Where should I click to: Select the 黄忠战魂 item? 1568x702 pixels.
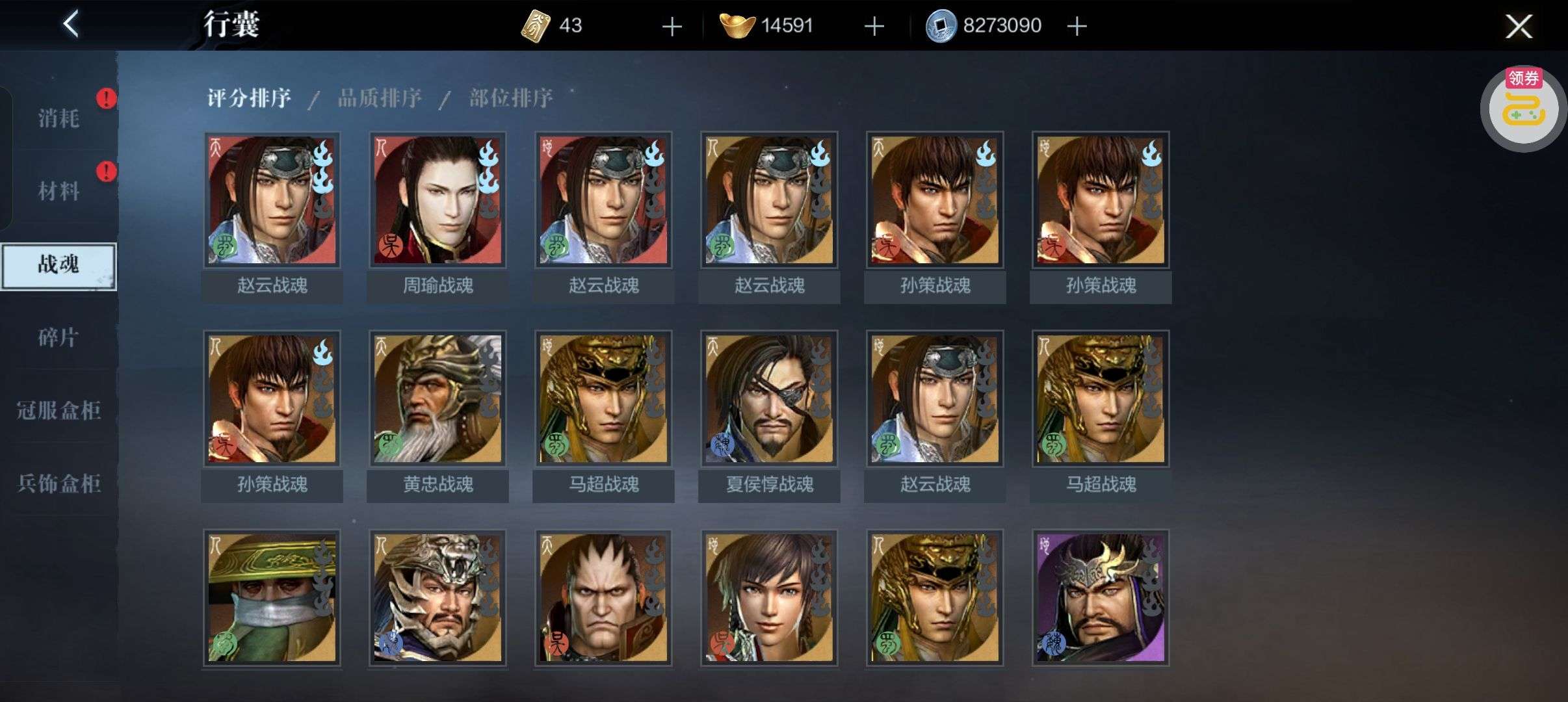coord(438,399)
